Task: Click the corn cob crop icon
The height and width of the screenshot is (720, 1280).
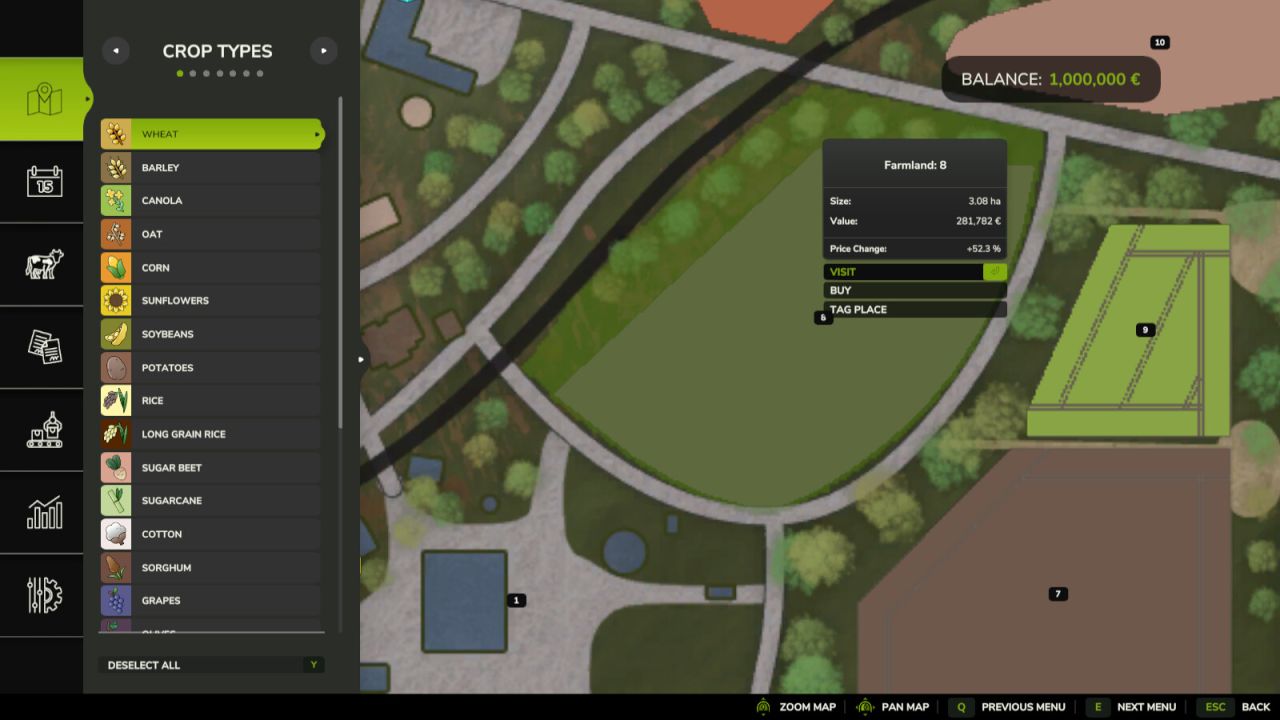Action: (x=115, y=267)
